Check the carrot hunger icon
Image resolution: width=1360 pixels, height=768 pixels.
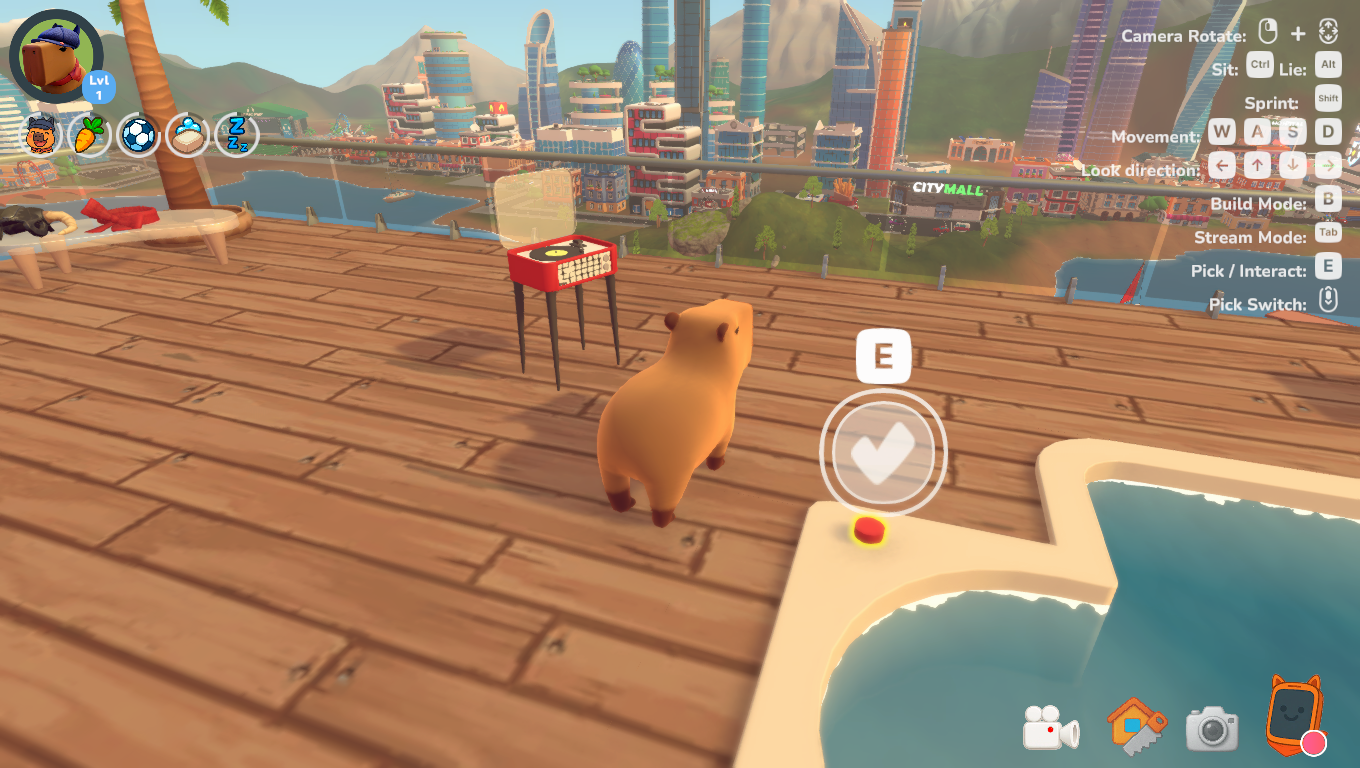click(x=90, y=135)
